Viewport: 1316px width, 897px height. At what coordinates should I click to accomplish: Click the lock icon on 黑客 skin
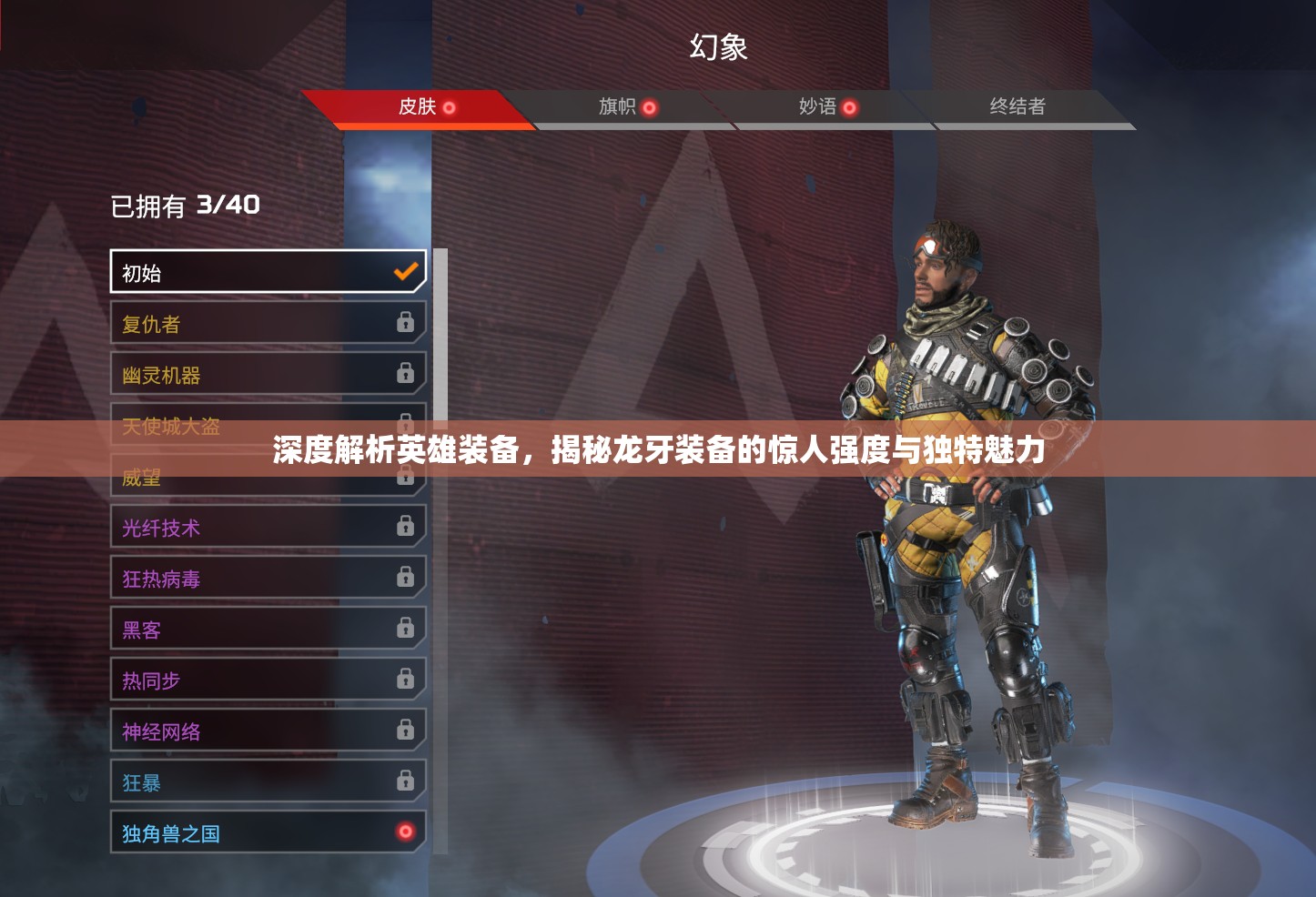coord(403,628)
